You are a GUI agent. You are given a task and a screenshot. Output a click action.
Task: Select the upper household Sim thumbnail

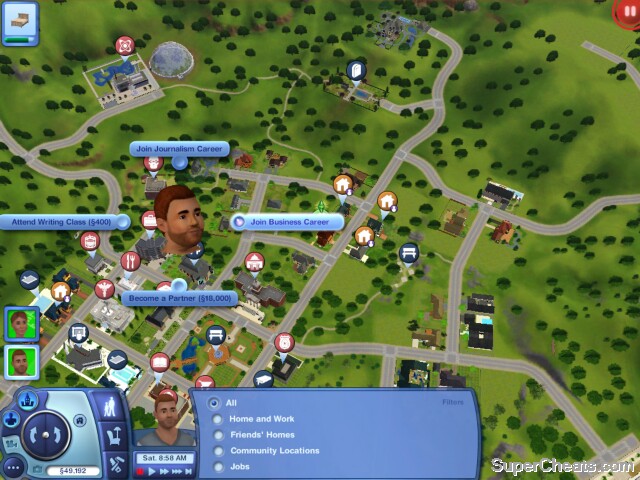[x=18, y=324]
